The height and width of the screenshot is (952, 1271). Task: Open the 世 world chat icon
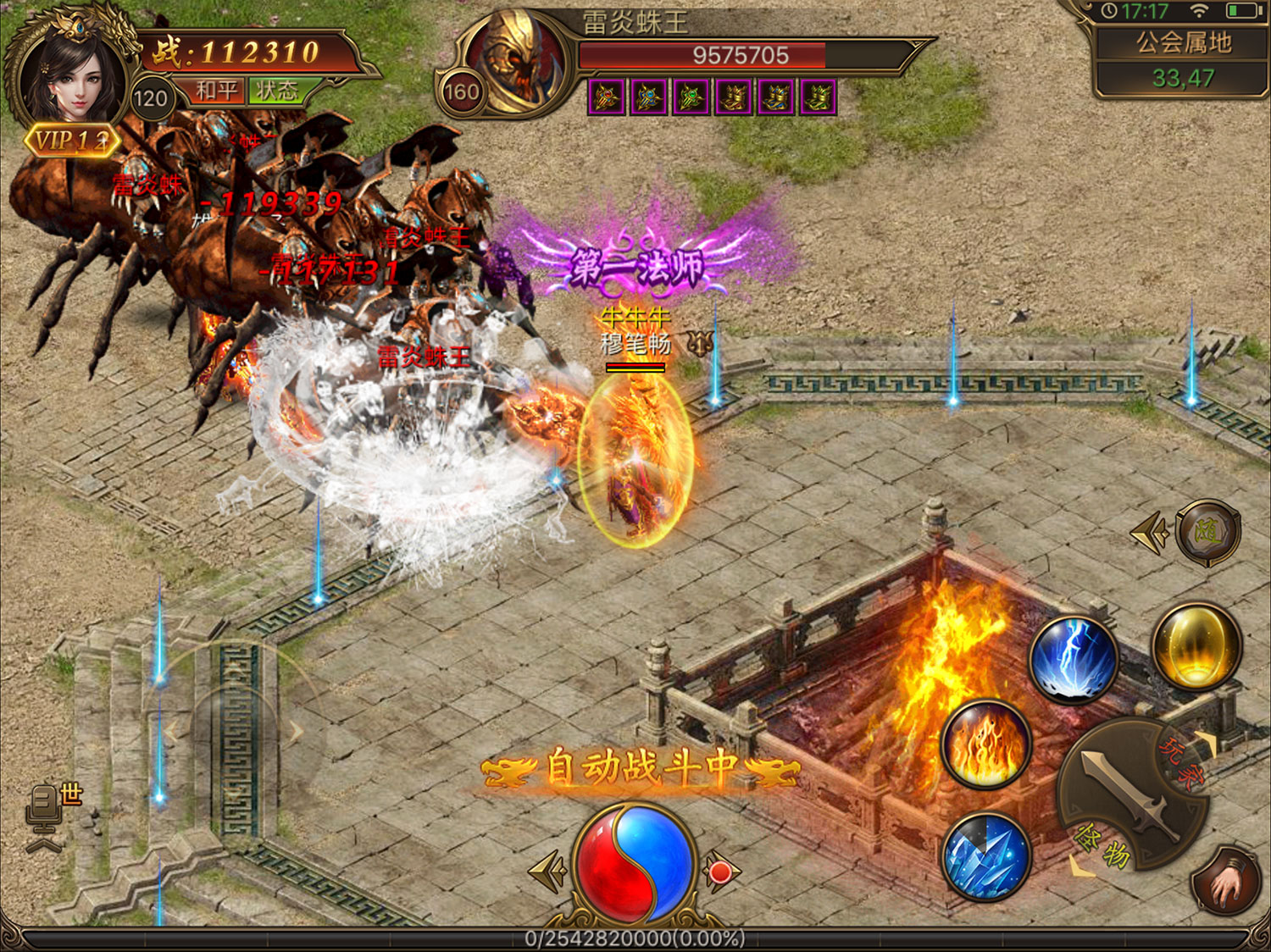pos(54,809)
